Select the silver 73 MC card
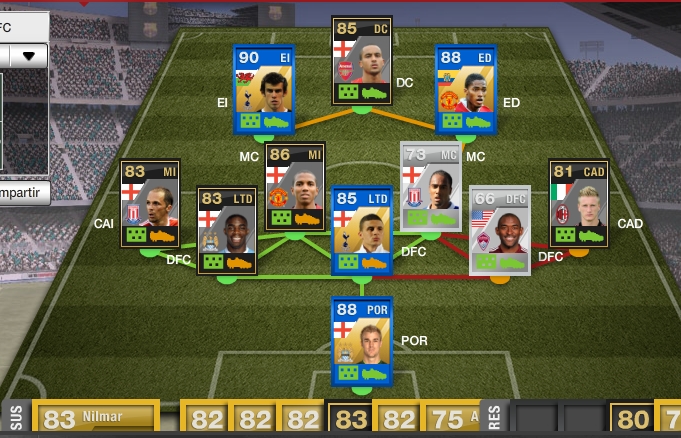The width and height of the screenshot is (681, 438). 431,187
